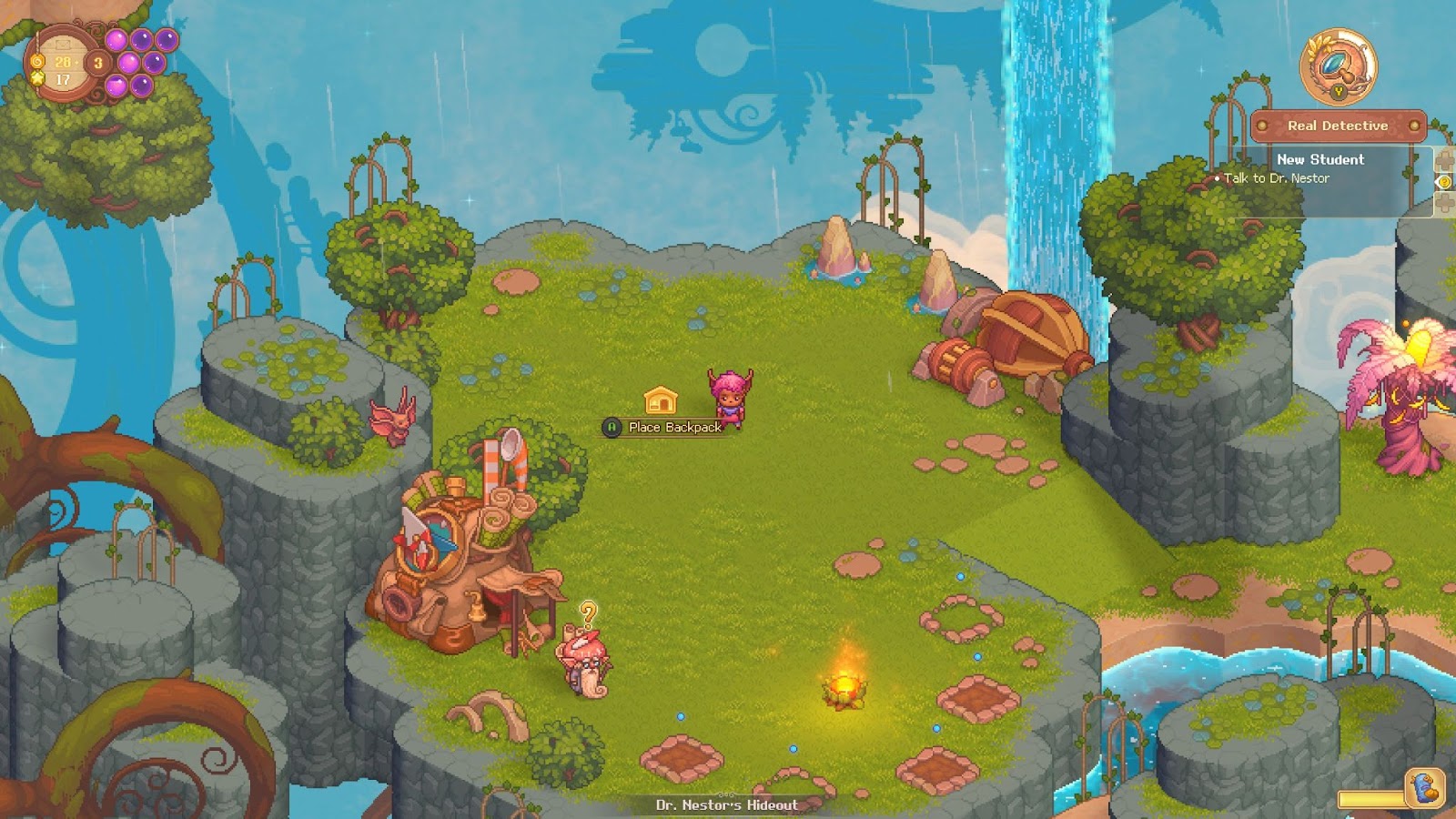Click the Y key badge under the quest medallion

click(1339, 93)
